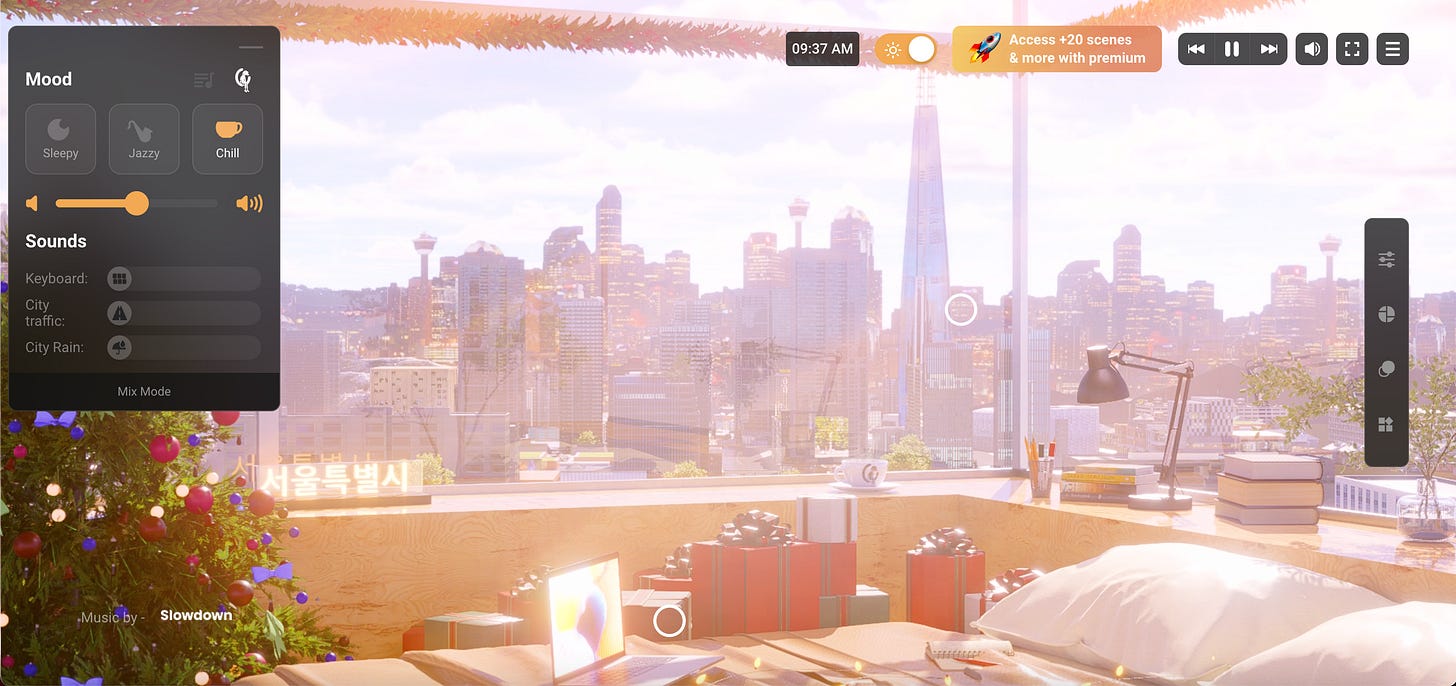This screenshot has height=686, width=1456.
Task: Open Mix Mode
Action: (x=144, y=391)
